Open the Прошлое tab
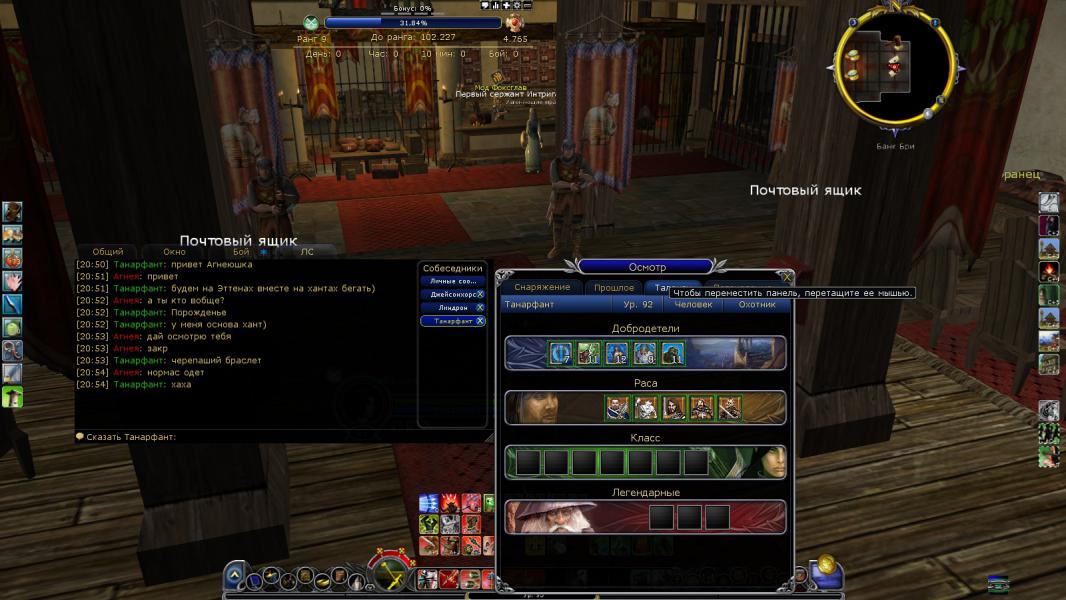 coord(613,288)
